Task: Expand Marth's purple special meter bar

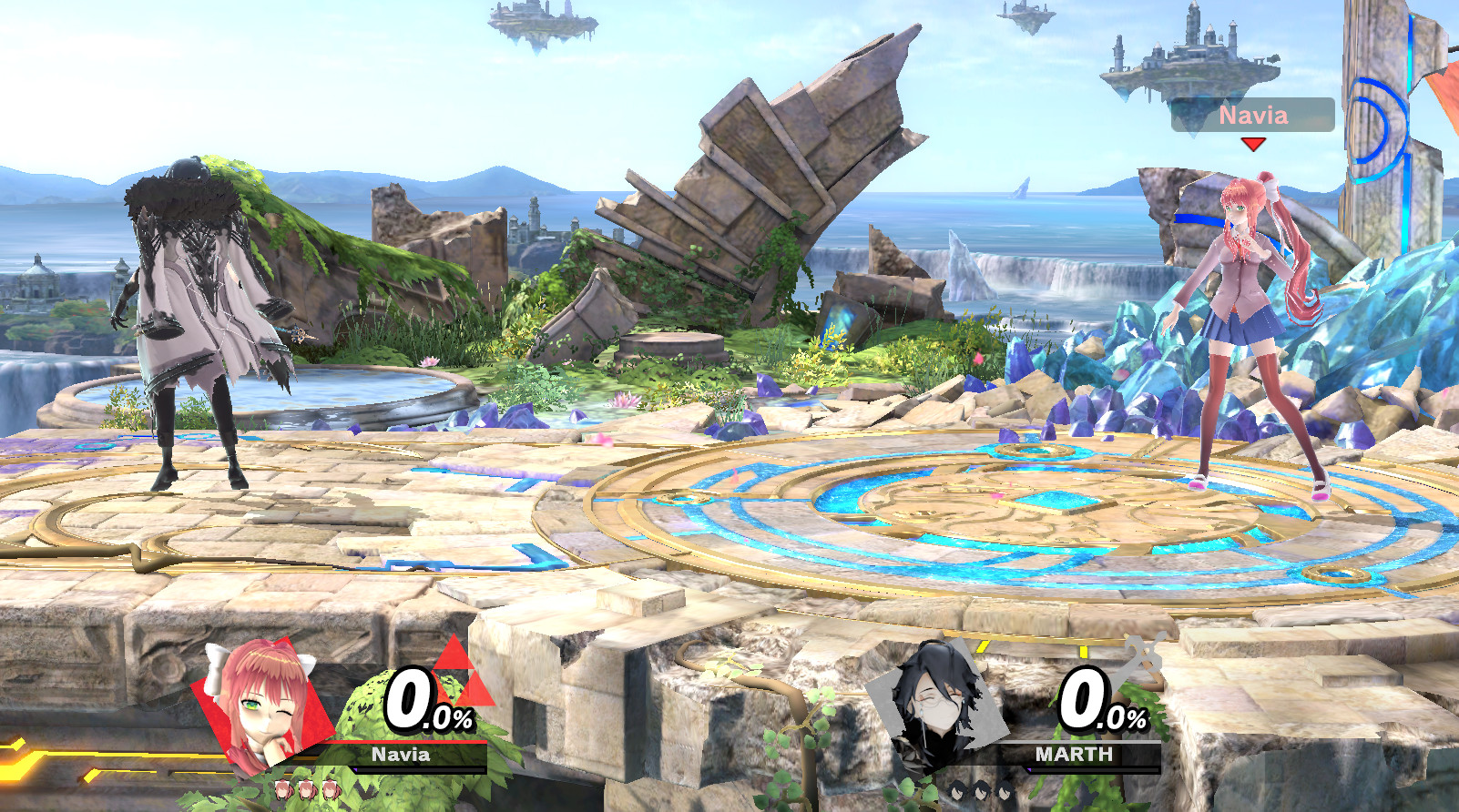Action: point(1093,770)
